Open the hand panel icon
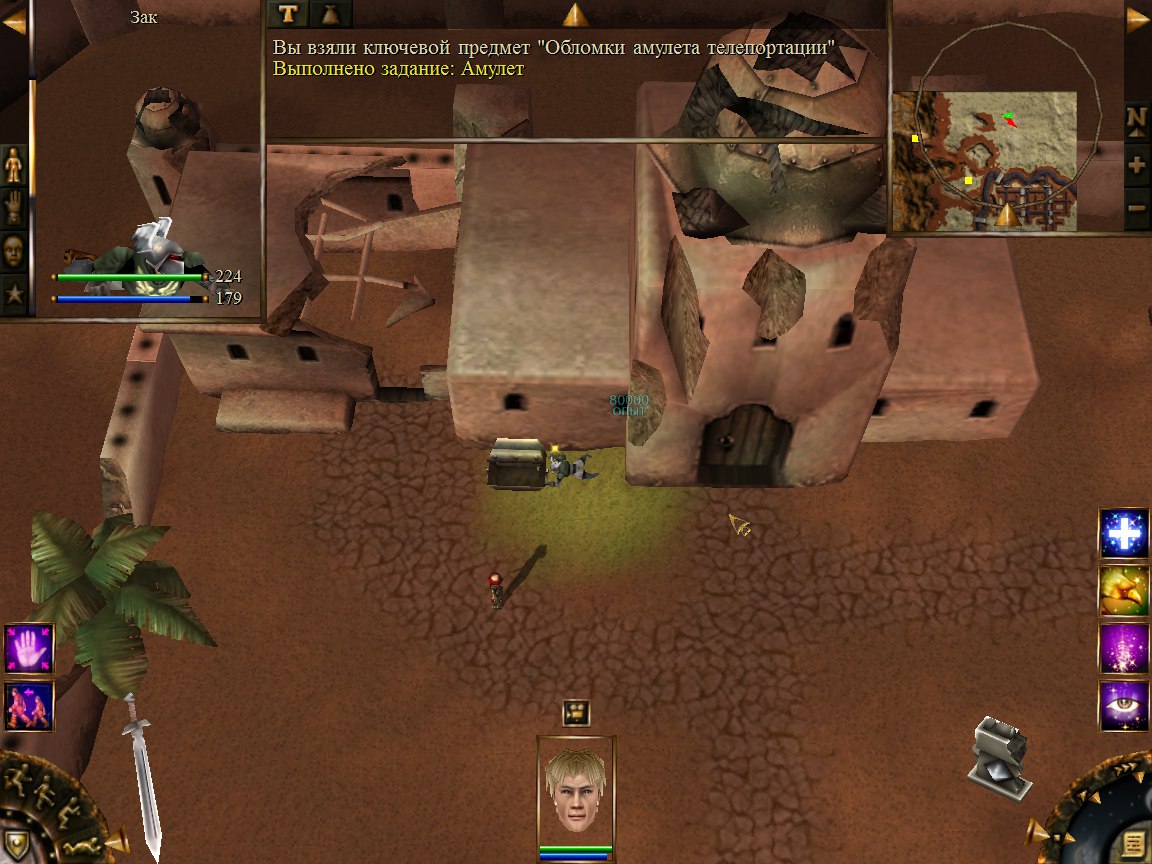The height and width of the screenshot is (864, 1152). coord(14,207)
